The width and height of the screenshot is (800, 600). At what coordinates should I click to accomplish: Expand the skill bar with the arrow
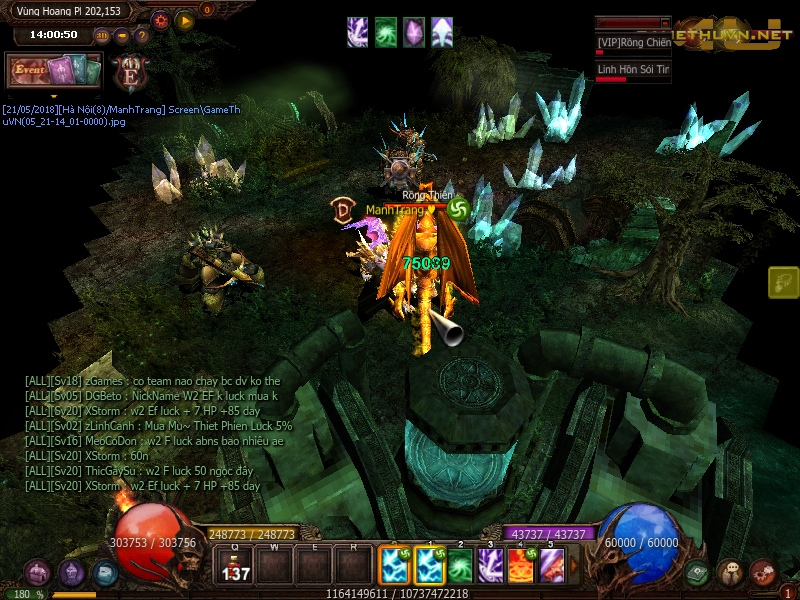pos(573,566)
